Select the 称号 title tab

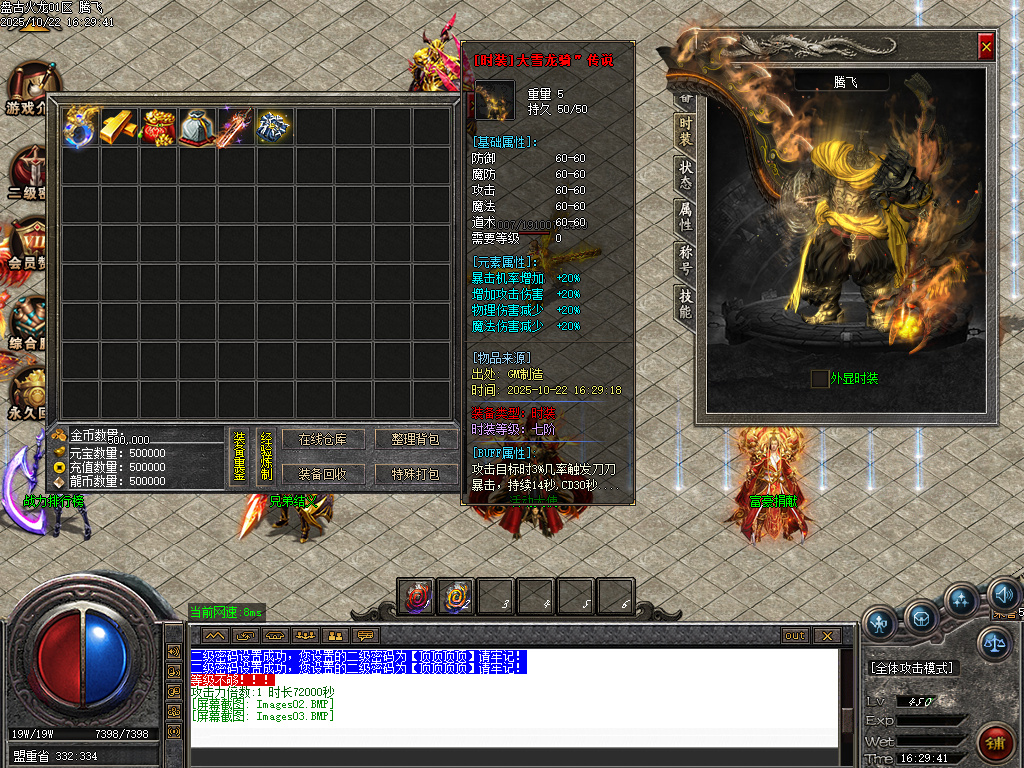685,258
